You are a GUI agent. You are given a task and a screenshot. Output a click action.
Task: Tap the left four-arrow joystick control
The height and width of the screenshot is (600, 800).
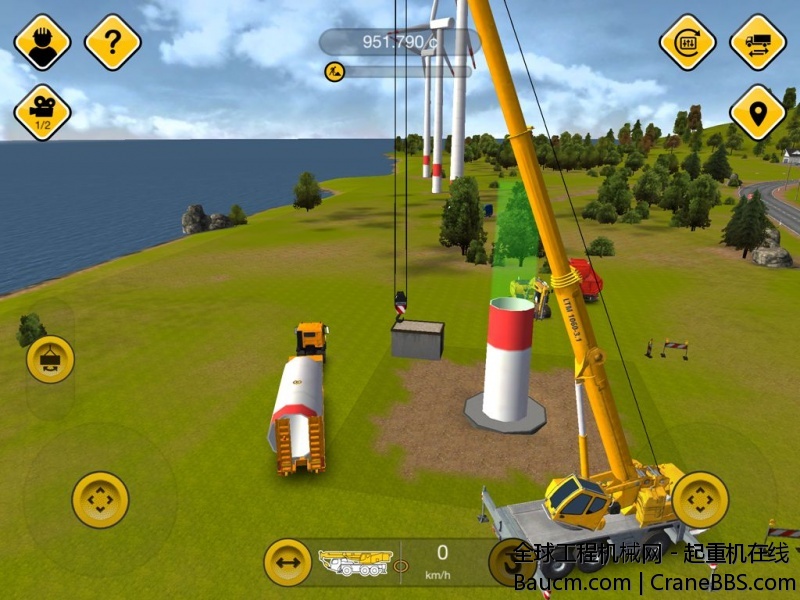100,500
